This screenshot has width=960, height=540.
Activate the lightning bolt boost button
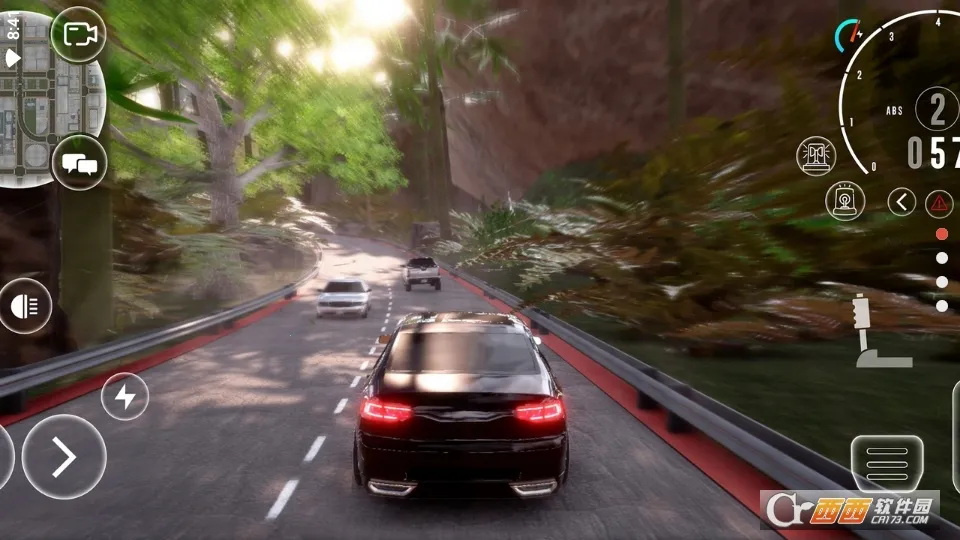(x=125, y=397)
